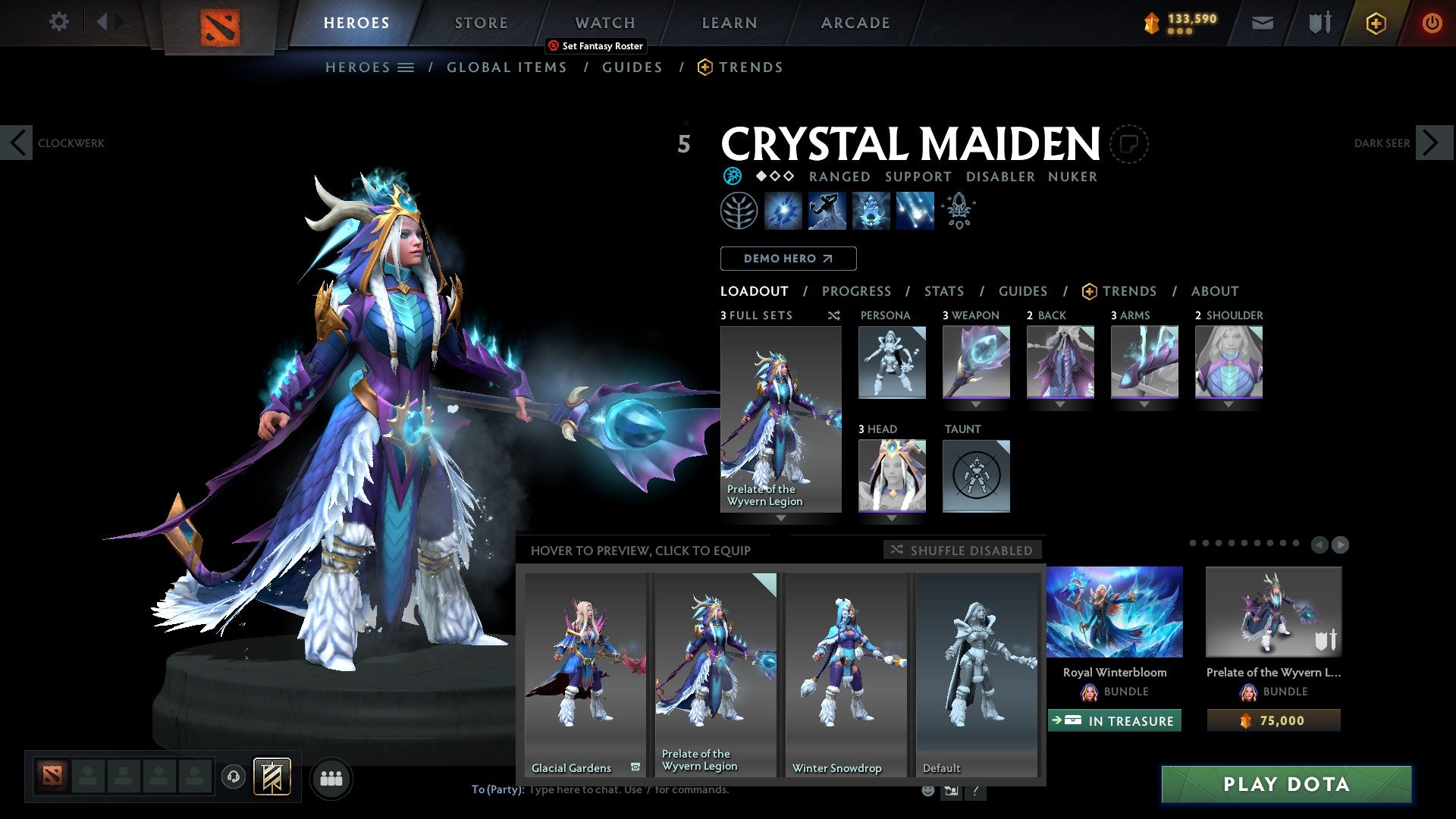Image resolution: width=1456 pixels, height=819 pixels.
Task: Click the Dota logo in top left
Action: 220,23
